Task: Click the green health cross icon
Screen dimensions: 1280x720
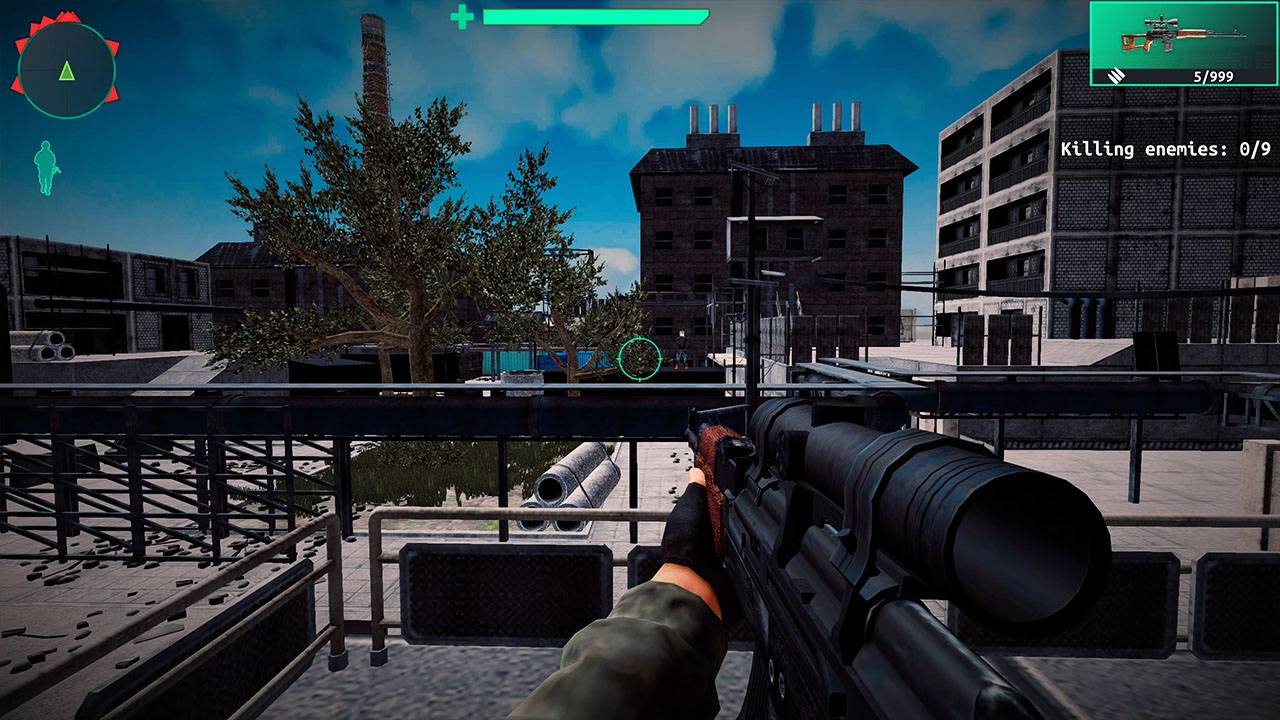Action: (x=464, y=15)
